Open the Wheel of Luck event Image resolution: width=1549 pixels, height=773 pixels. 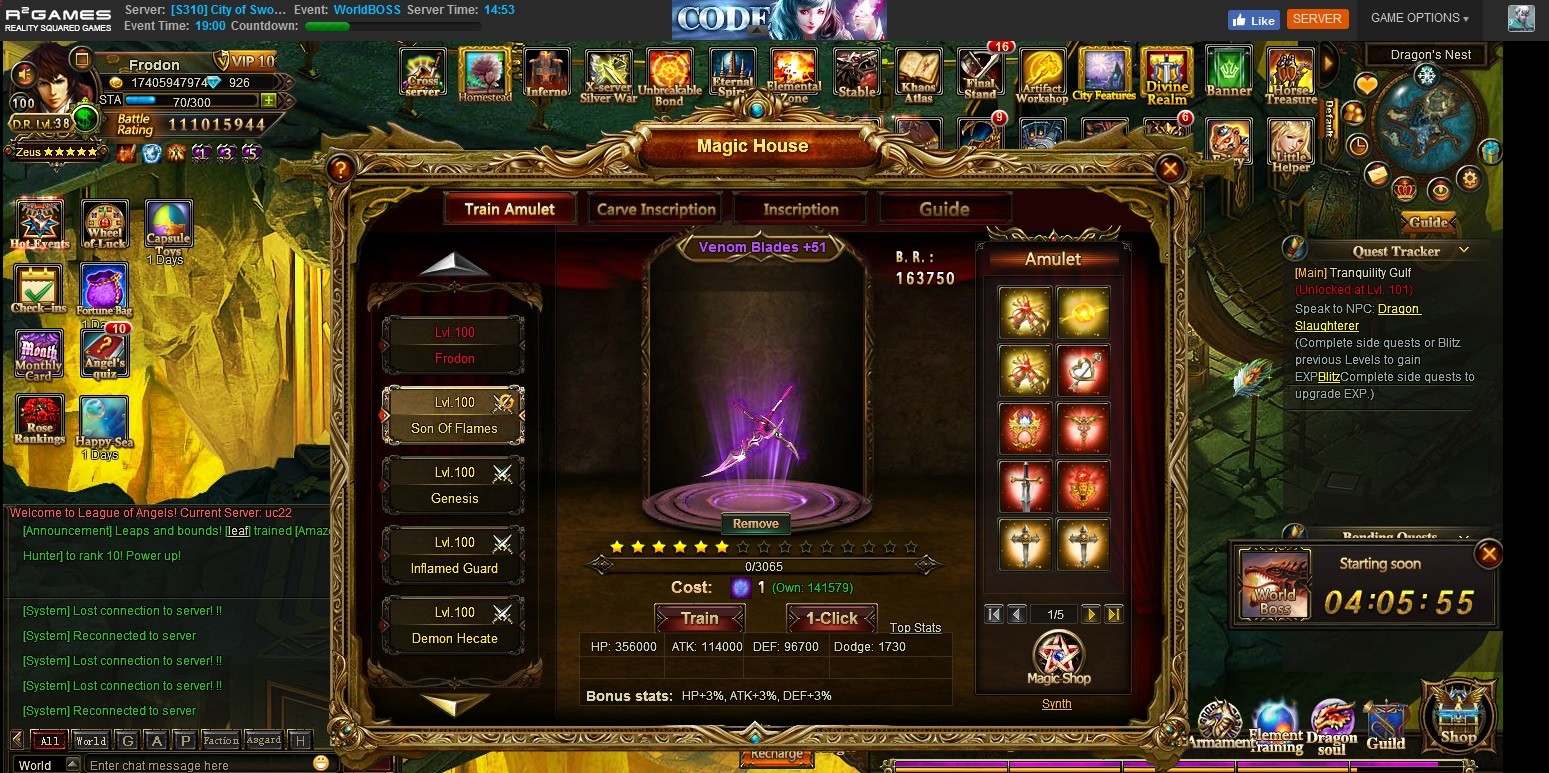[x=104, y=225]
